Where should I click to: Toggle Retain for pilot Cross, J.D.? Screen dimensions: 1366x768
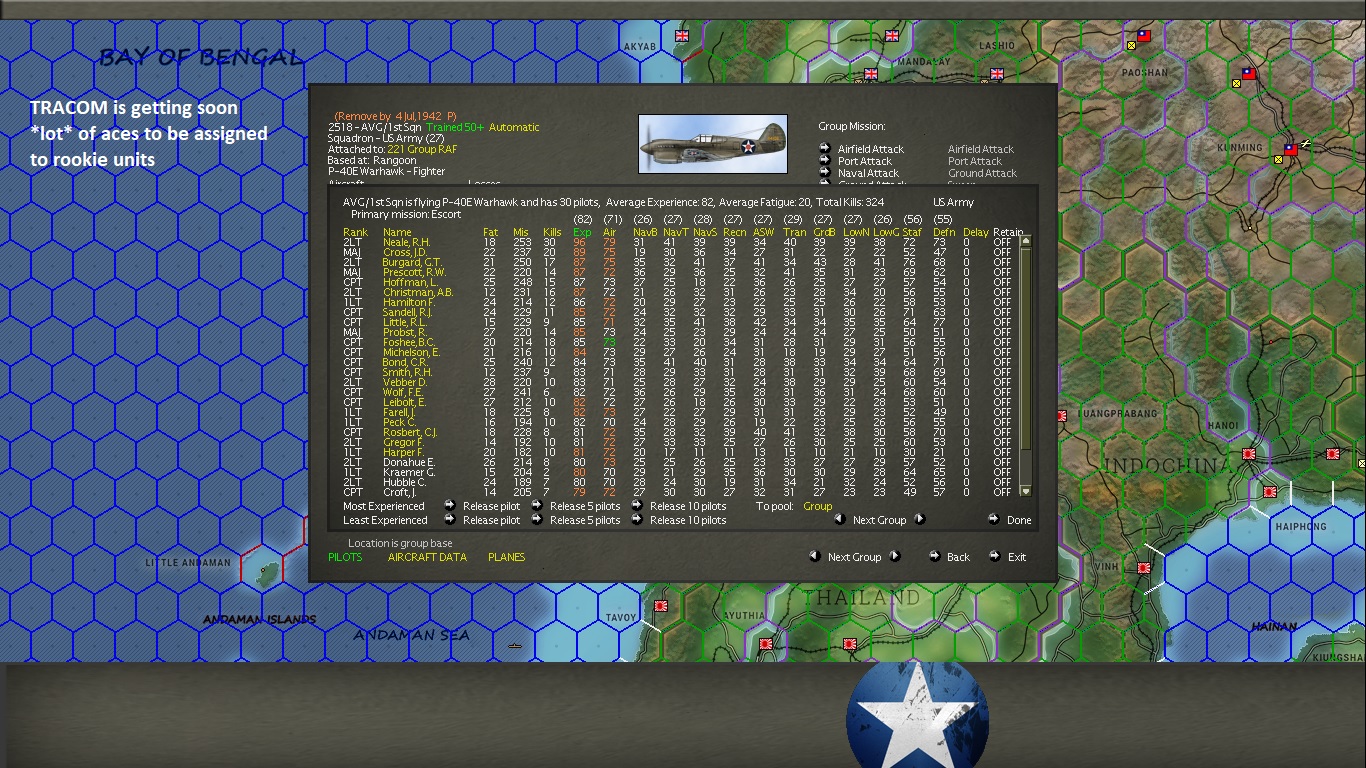[1002, 250]
